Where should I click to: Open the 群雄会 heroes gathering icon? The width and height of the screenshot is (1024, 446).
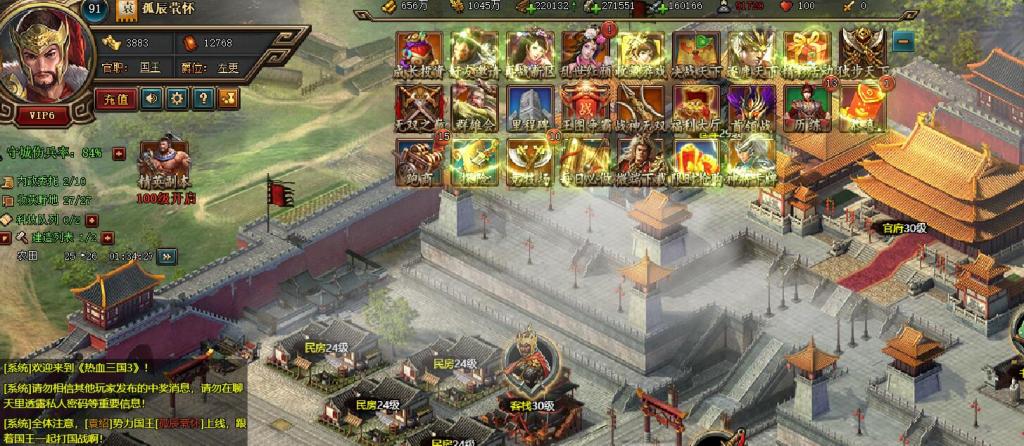tap(475, 107)
